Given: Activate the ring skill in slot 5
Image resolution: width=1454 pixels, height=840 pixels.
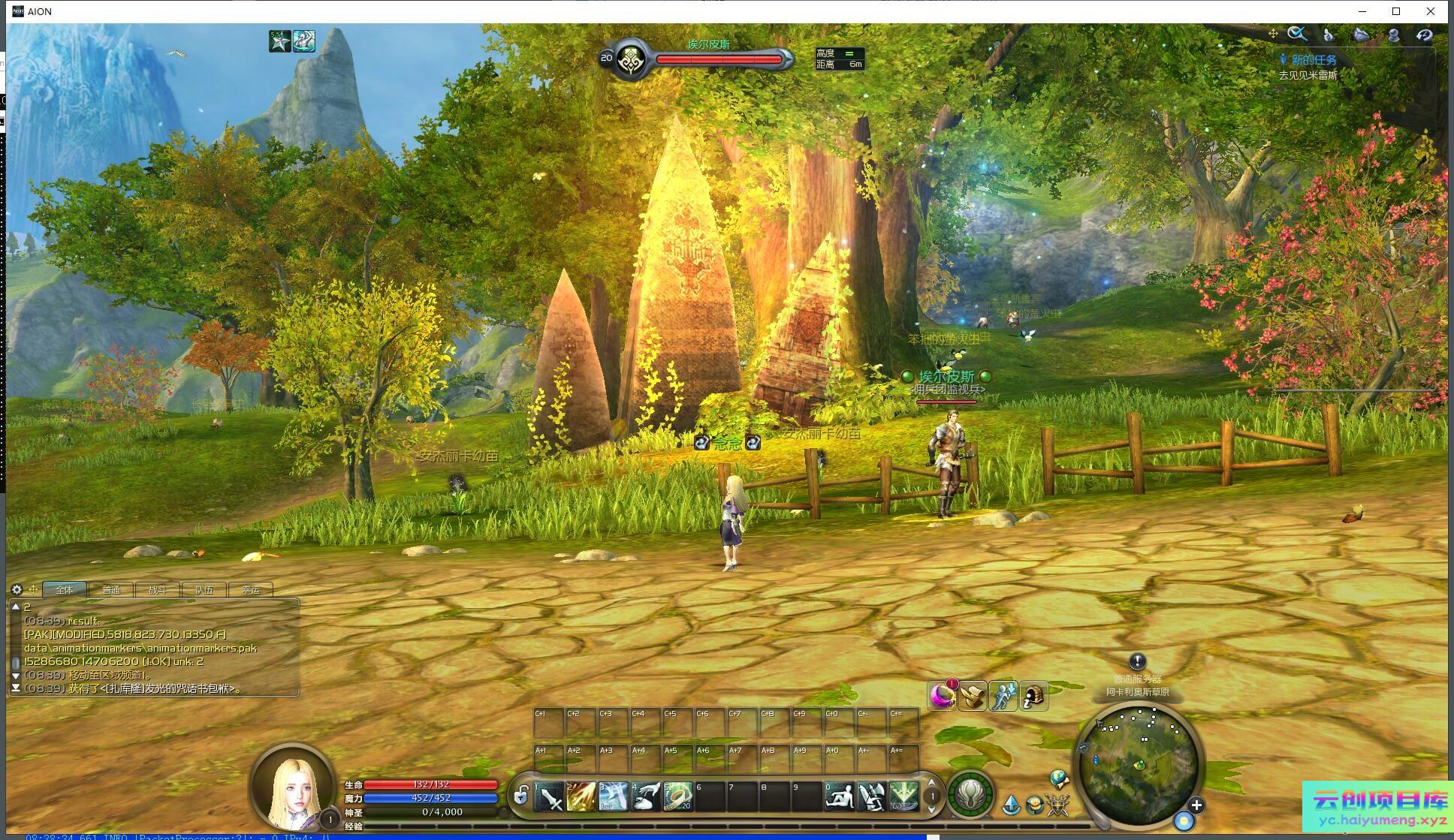Looking at the screenshot, I should click(677, 796).
